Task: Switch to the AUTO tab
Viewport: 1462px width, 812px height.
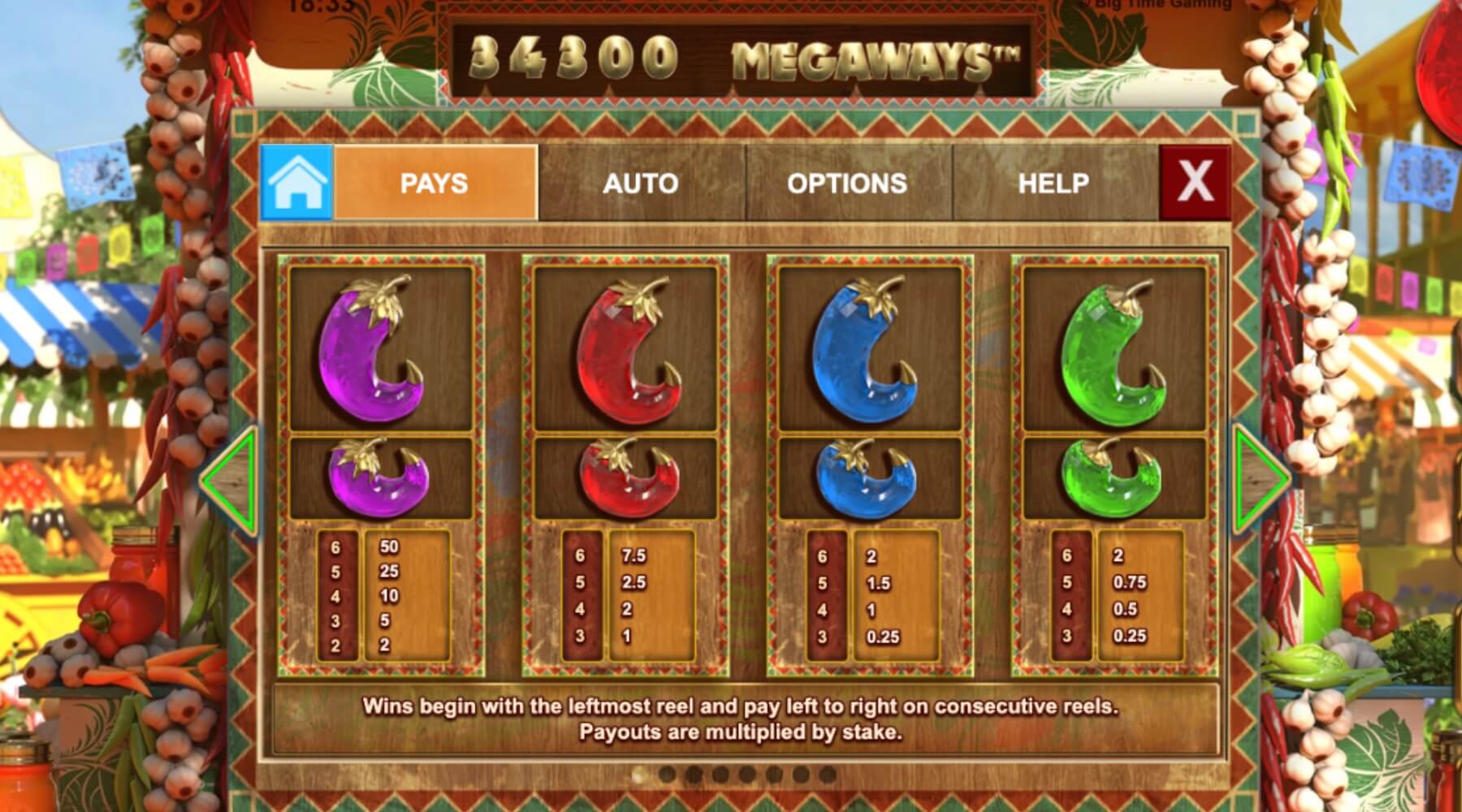Action: (641, 183)
